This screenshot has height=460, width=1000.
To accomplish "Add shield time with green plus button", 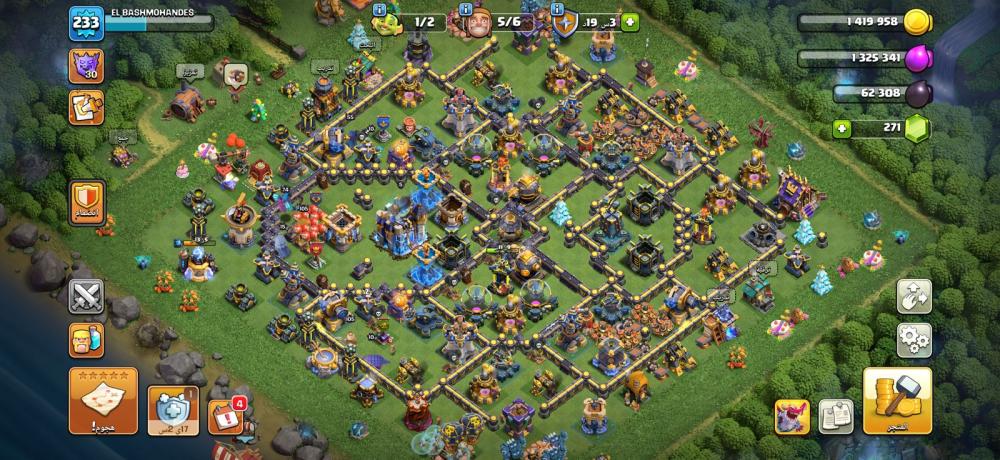I will (x=629, y=22).
